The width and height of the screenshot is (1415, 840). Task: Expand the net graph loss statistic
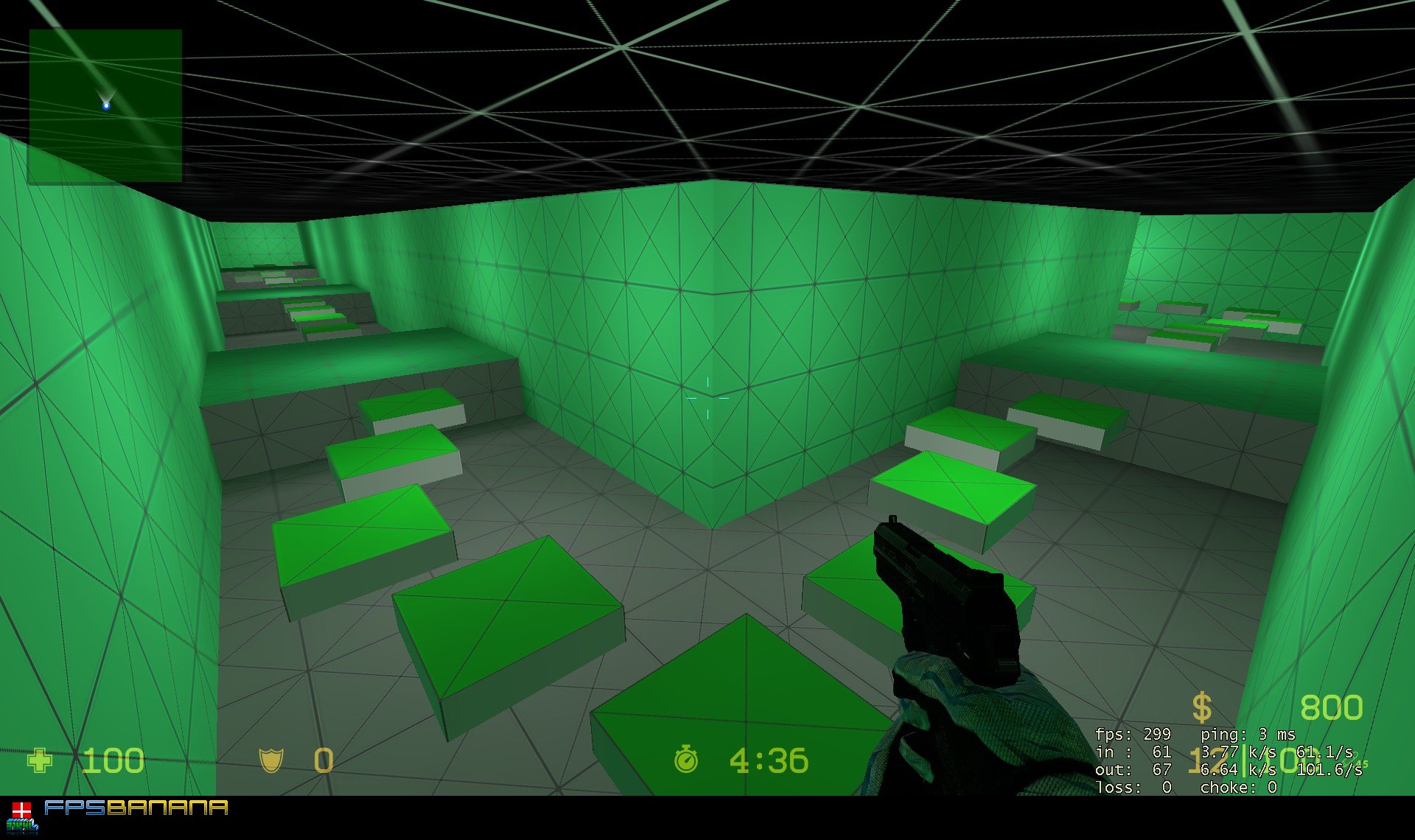(1133, 787)
